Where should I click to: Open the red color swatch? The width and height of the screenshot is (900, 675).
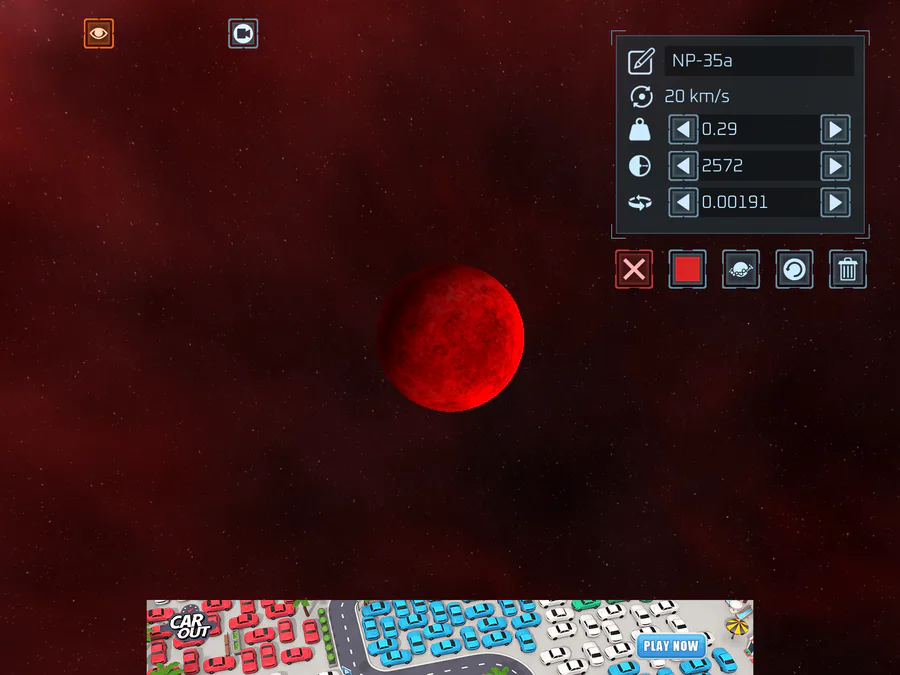[x=687, y=269]
